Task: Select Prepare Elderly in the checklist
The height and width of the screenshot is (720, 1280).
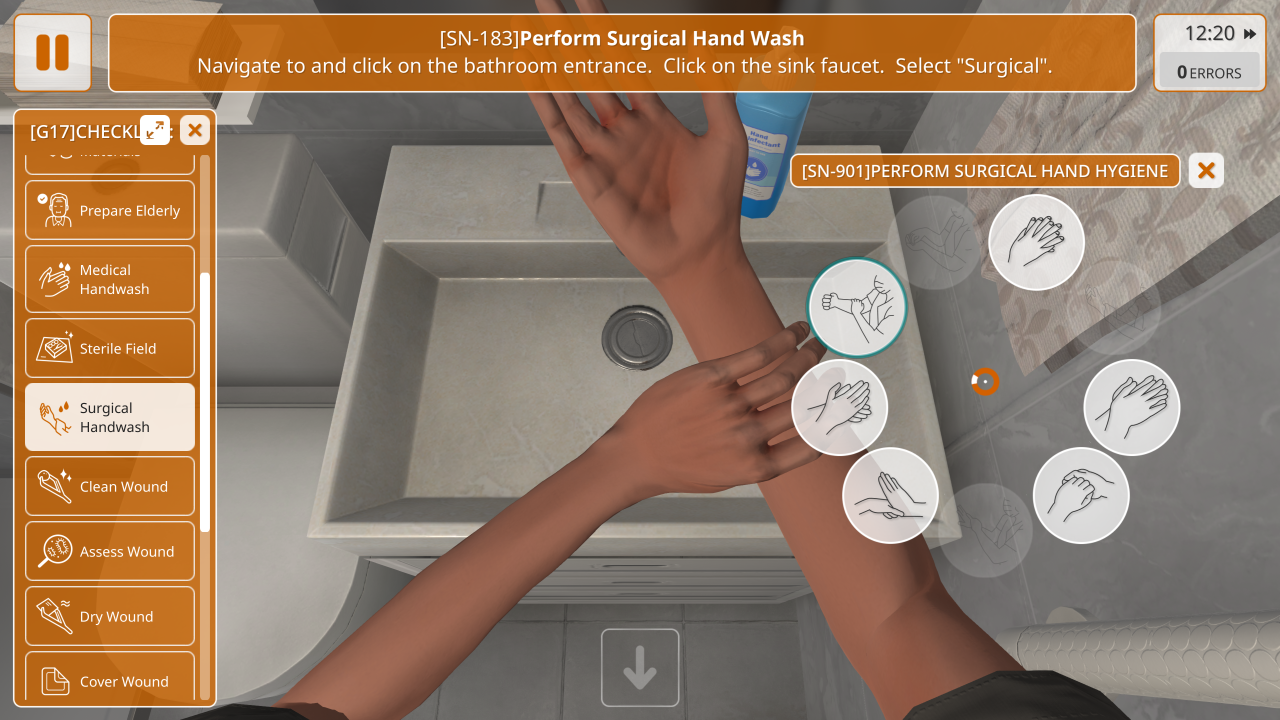Action: (x=110, y=210)
